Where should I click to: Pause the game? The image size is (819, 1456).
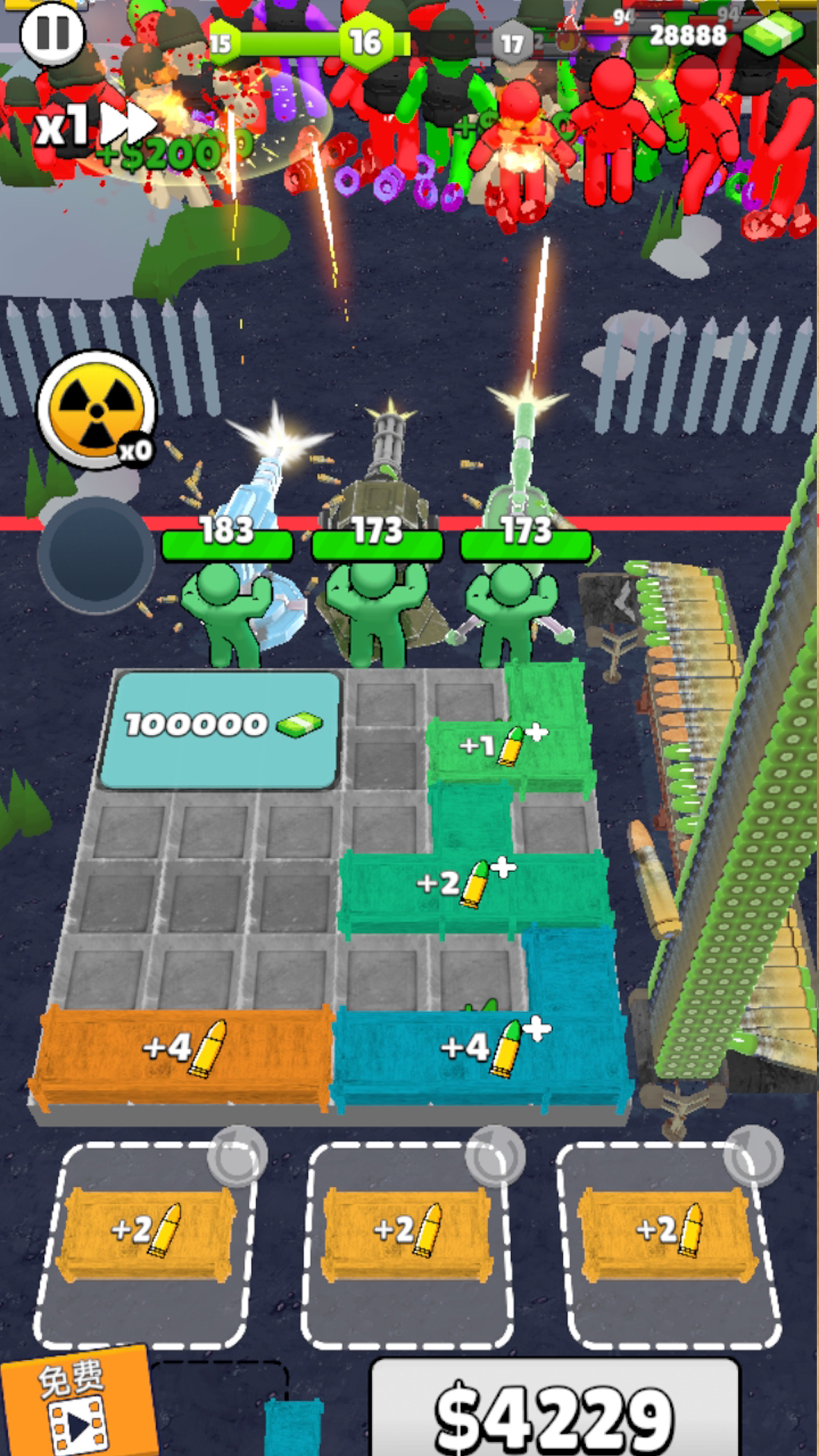[x=52, y=33]
